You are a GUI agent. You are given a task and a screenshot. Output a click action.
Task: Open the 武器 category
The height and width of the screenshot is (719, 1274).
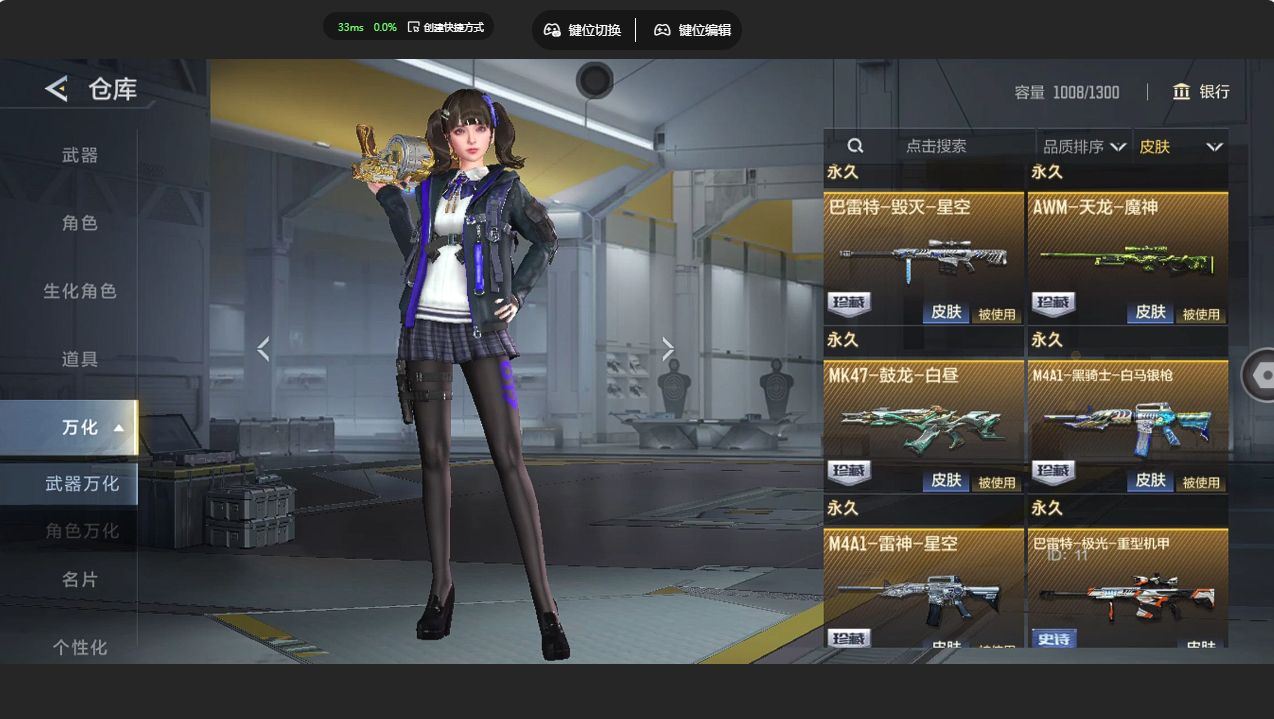pos(80,155)
